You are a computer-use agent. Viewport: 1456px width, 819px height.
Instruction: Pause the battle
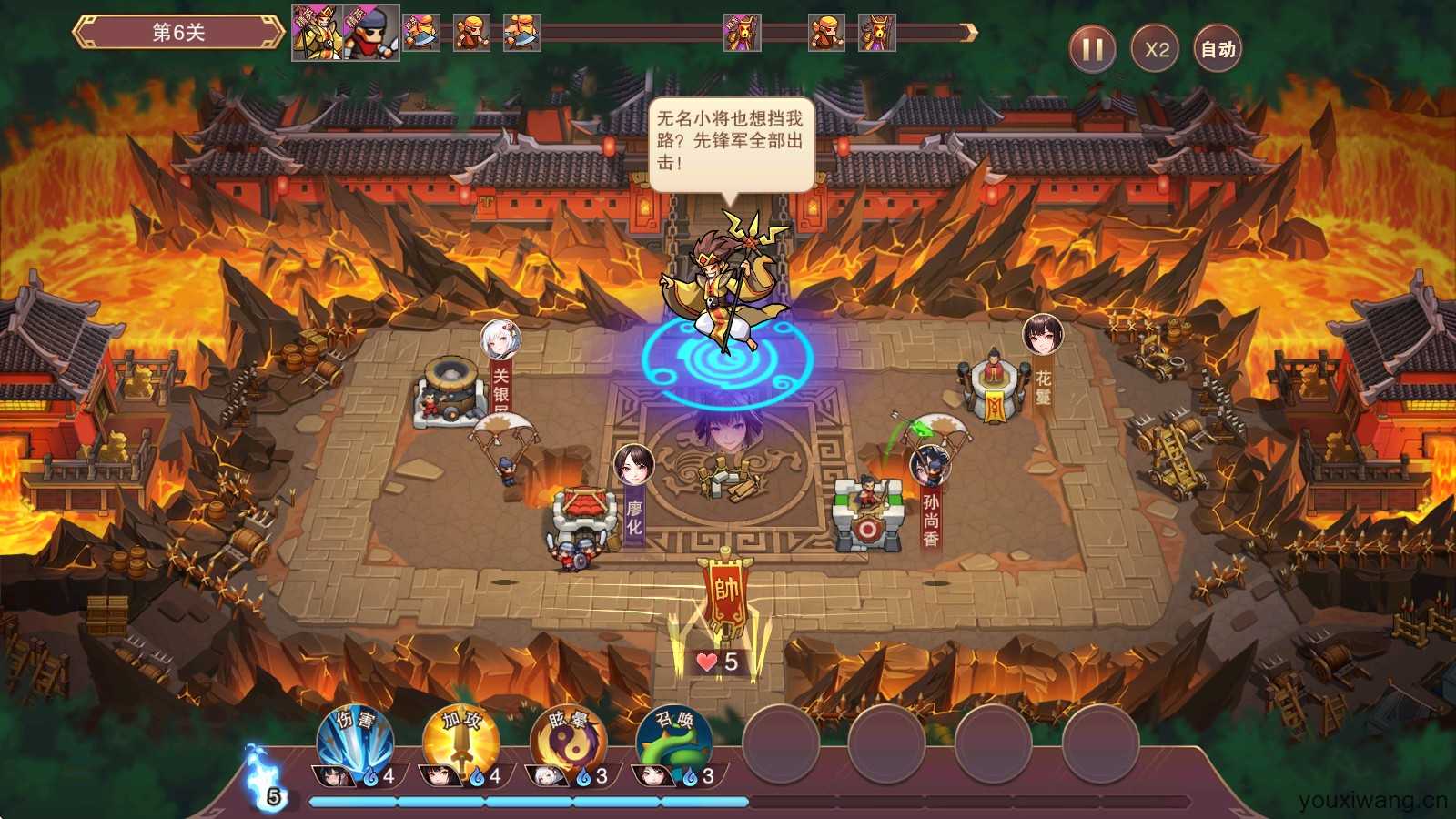[1093, 49]
